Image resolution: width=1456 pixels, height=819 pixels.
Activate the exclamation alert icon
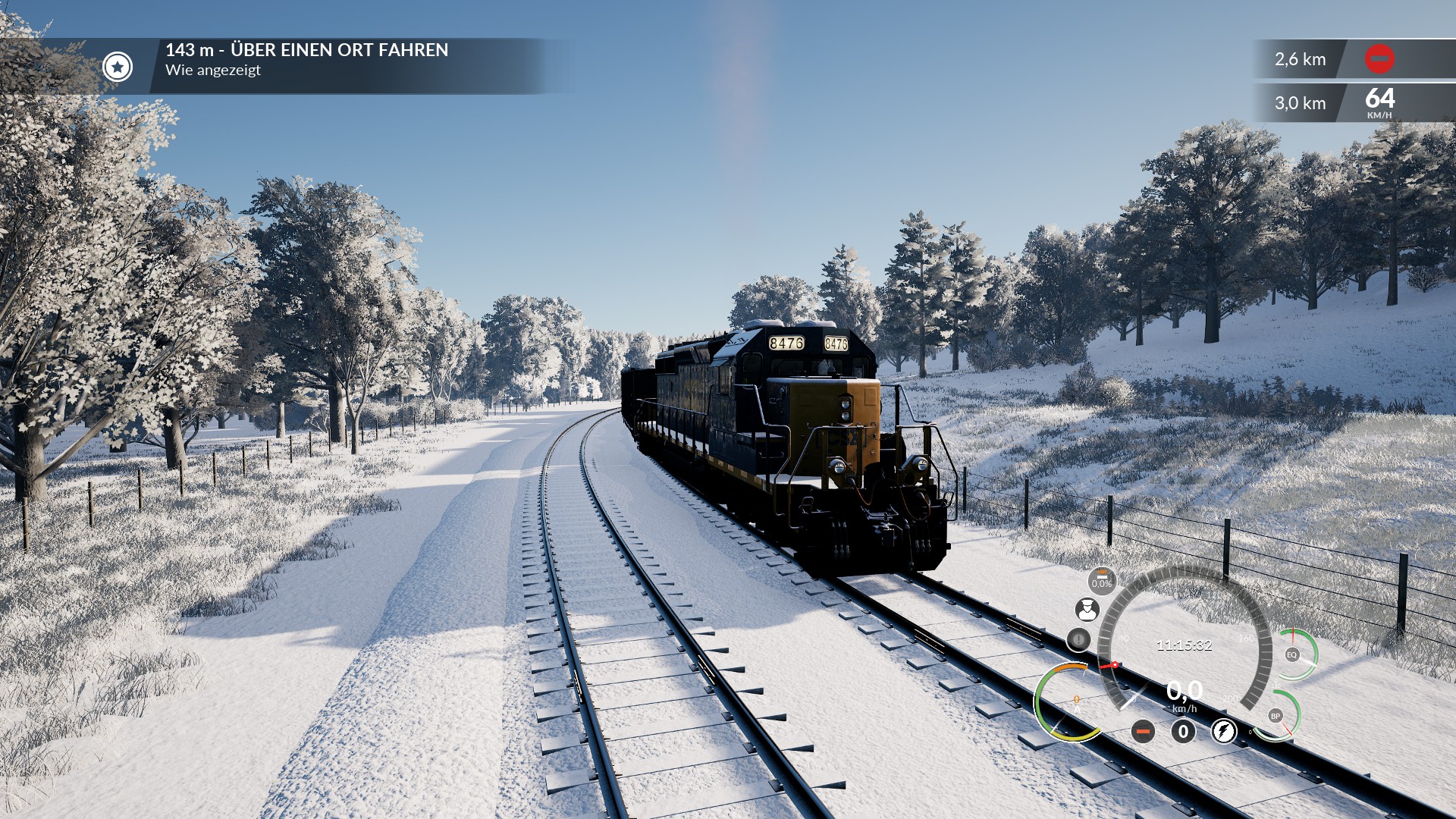pyautogui.click(x=1078, y=639)
